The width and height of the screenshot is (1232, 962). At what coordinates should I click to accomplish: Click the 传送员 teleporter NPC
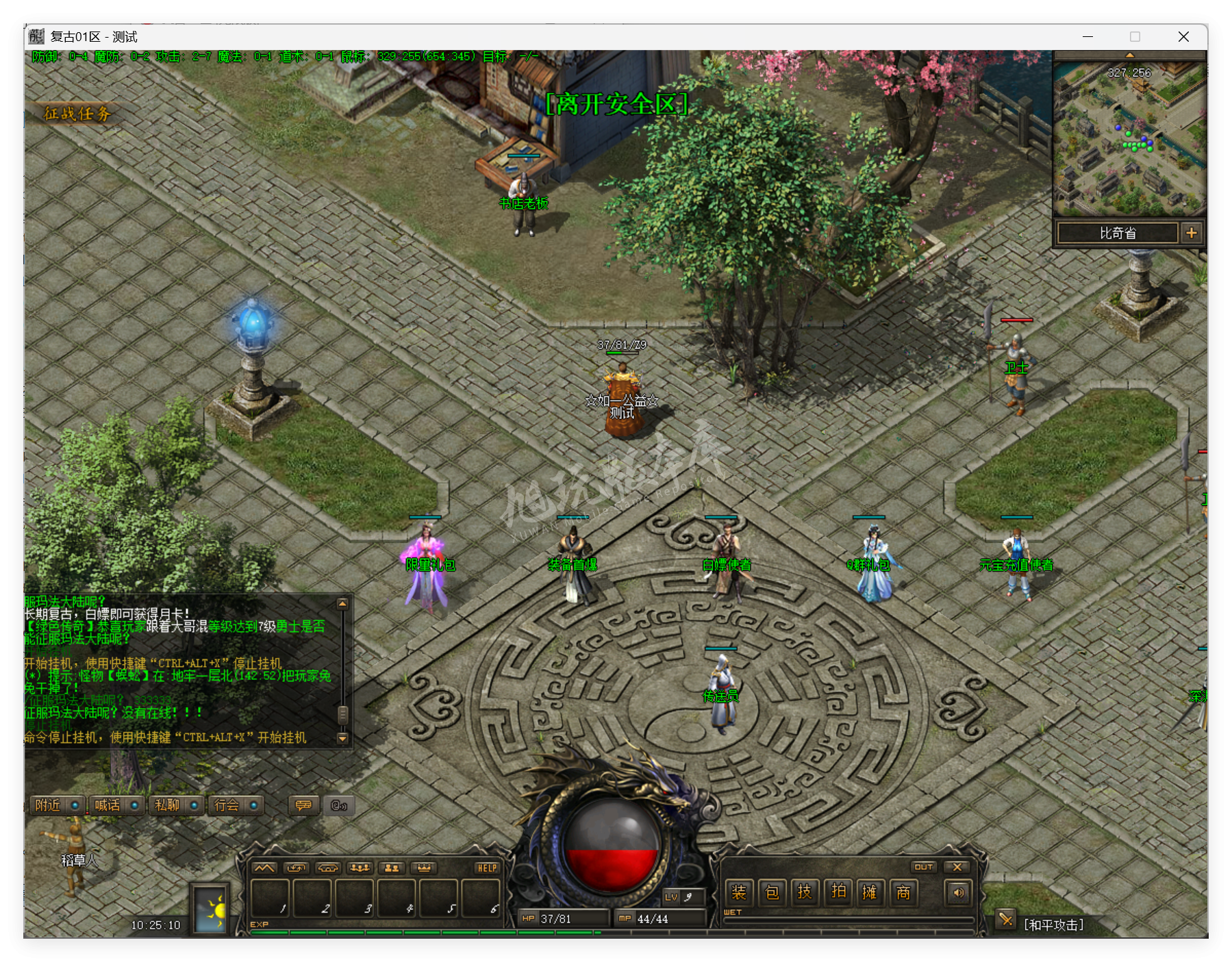point(722,685)
